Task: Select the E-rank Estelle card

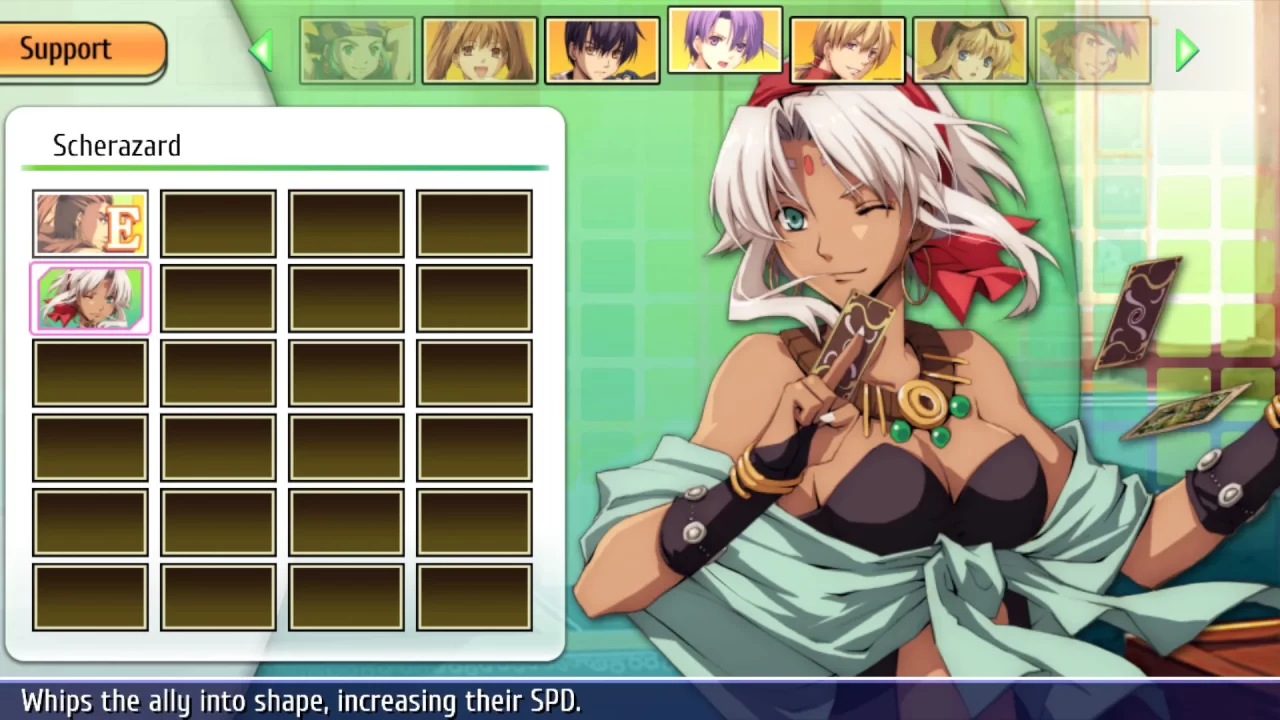Action: pos(89,222)
